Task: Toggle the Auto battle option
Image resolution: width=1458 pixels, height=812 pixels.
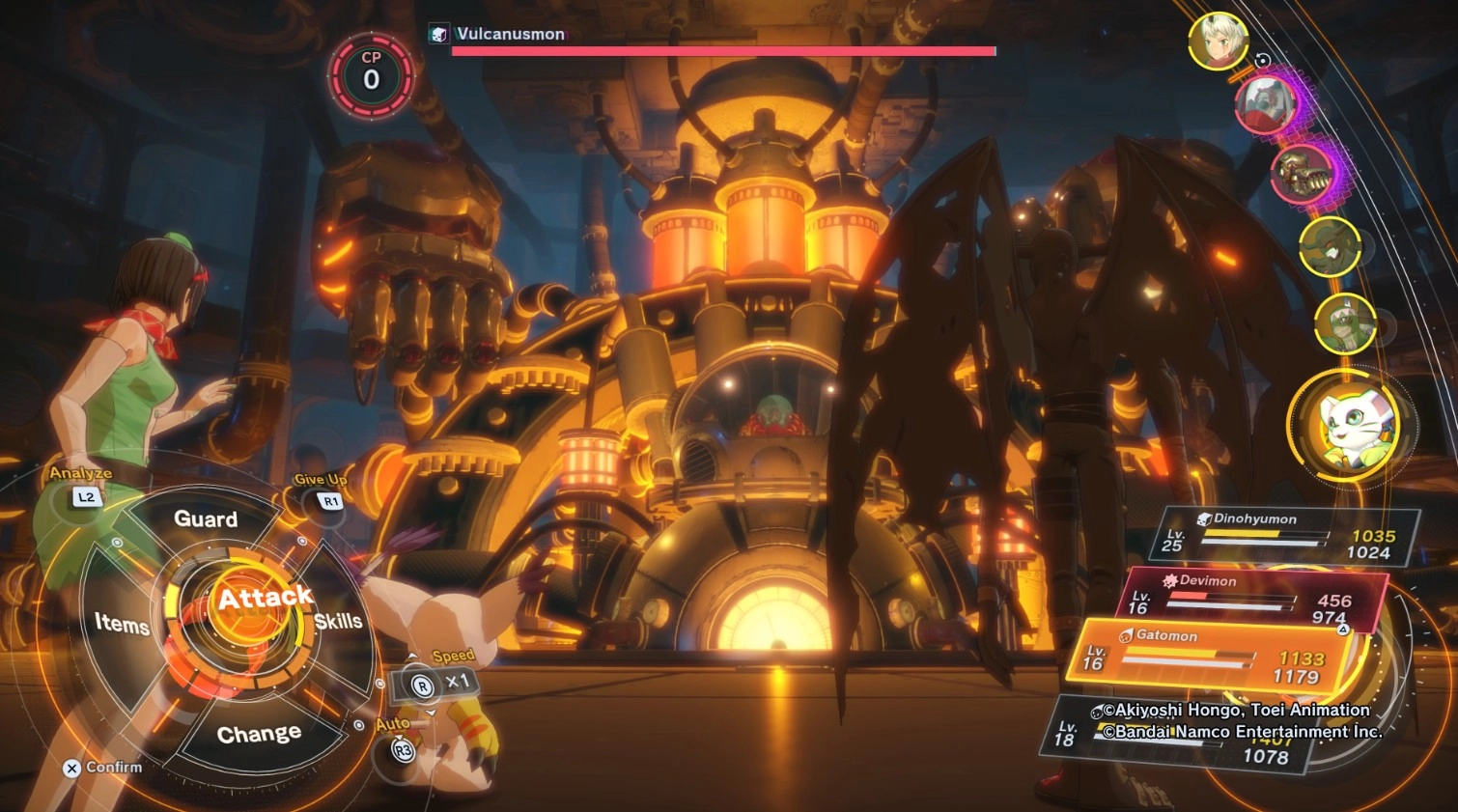Action: click(x=402, y=749)
